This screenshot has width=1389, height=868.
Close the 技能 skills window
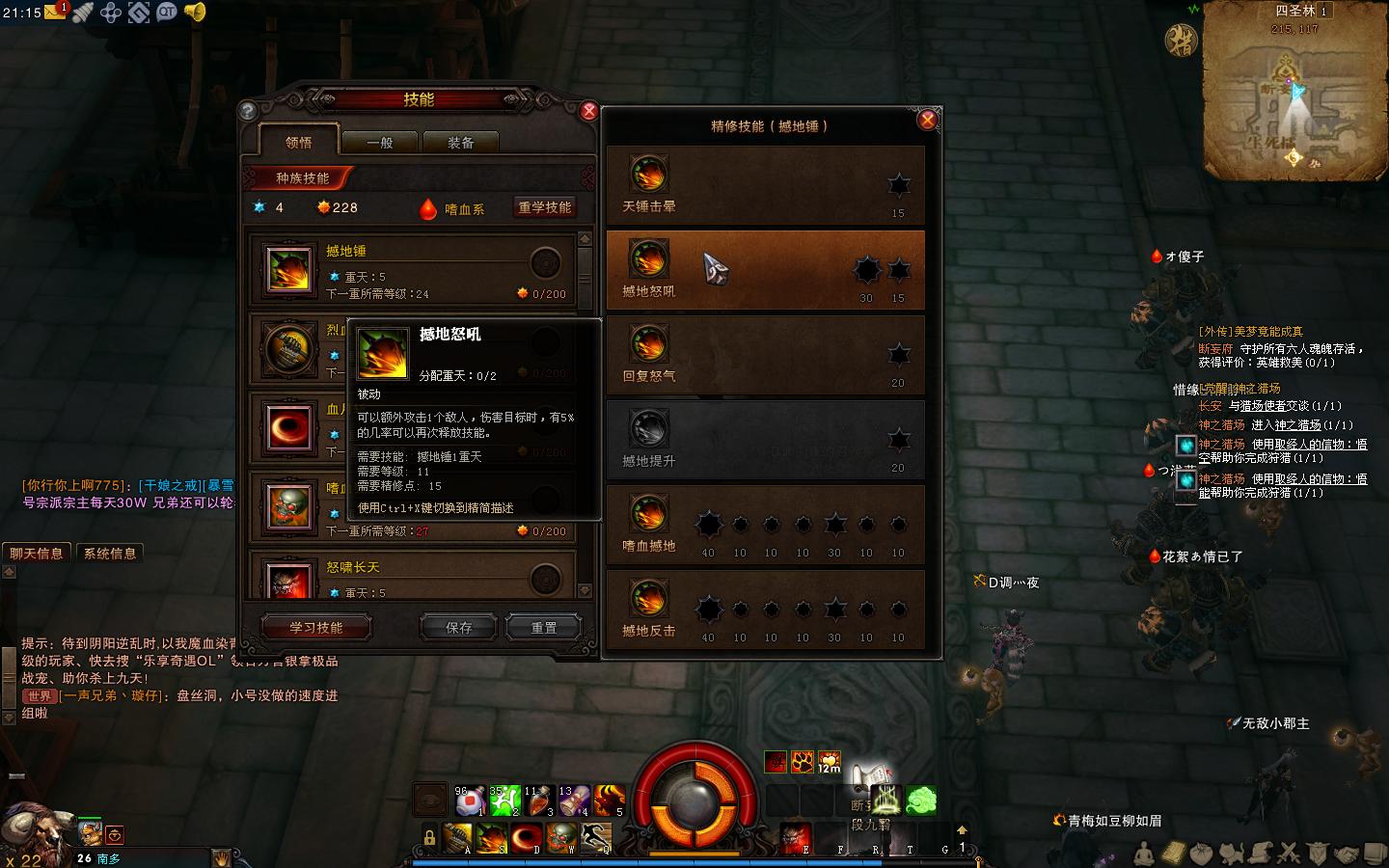(589, 111)
